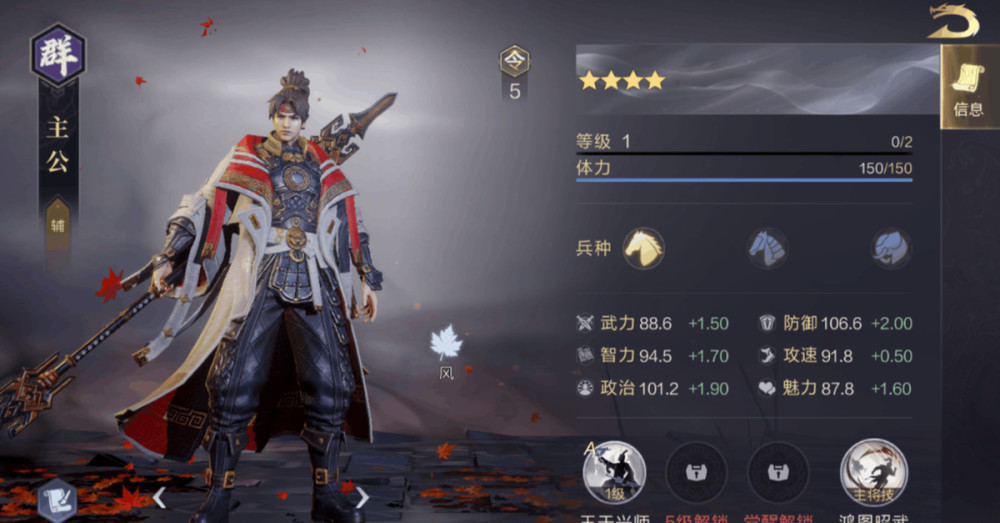Tap the 辅 role tag
The width and height of the screenshot is (1000, 523).
tap(58, 225)
